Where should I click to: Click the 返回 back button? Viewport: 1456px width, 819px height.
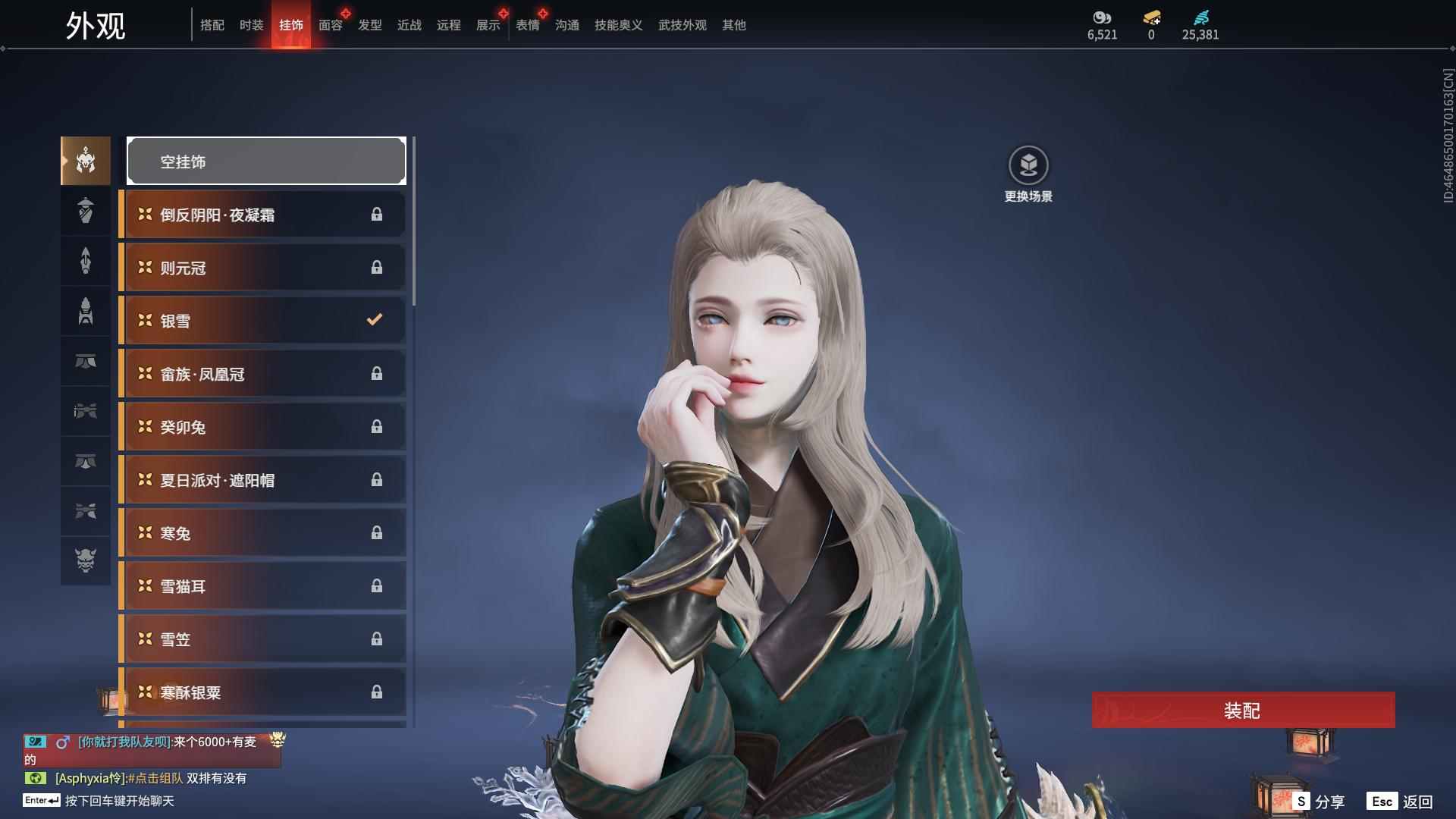click(x=1401, y=802)
